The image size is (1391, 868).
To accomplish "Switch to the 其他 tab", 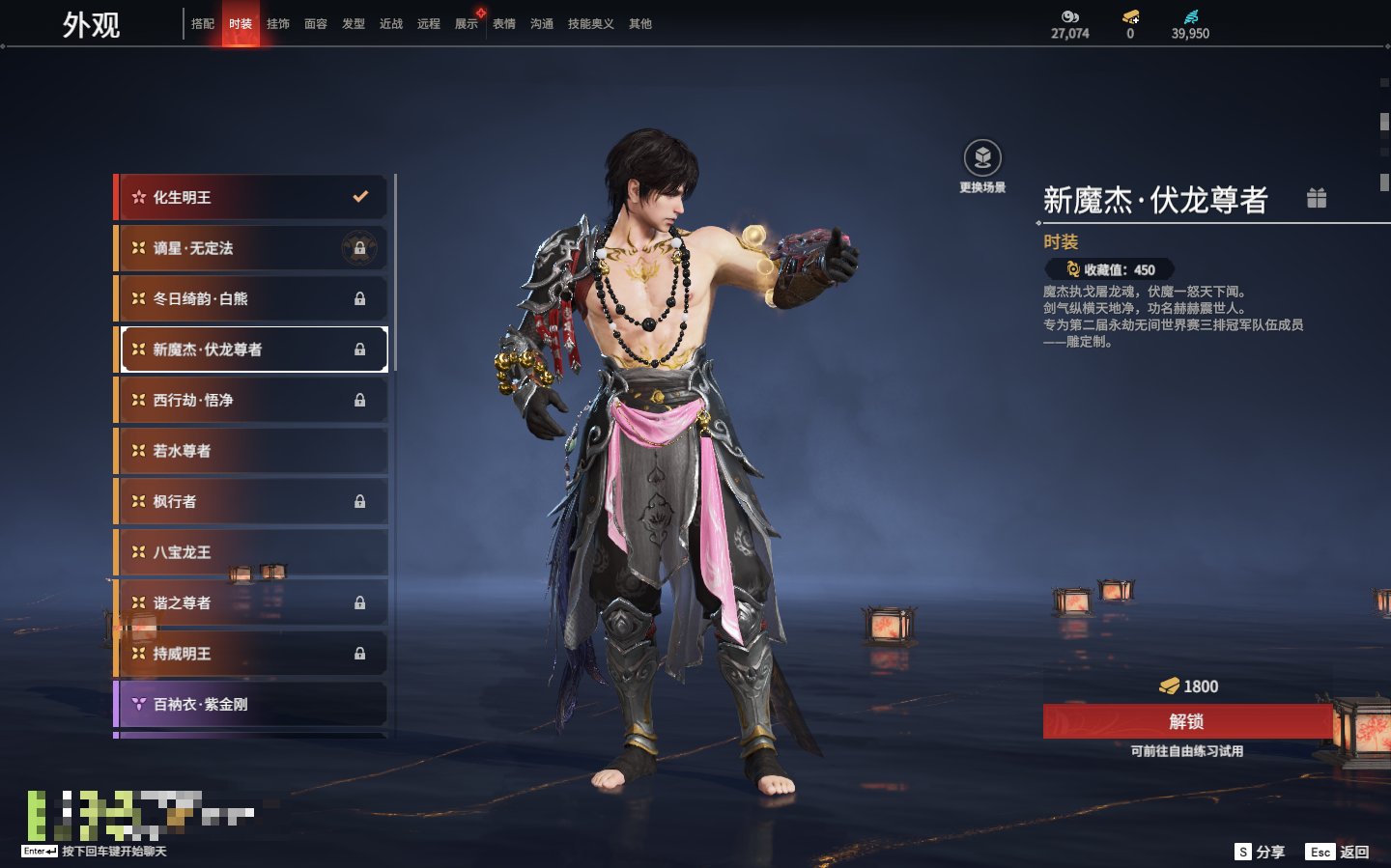I will (640, 24).
